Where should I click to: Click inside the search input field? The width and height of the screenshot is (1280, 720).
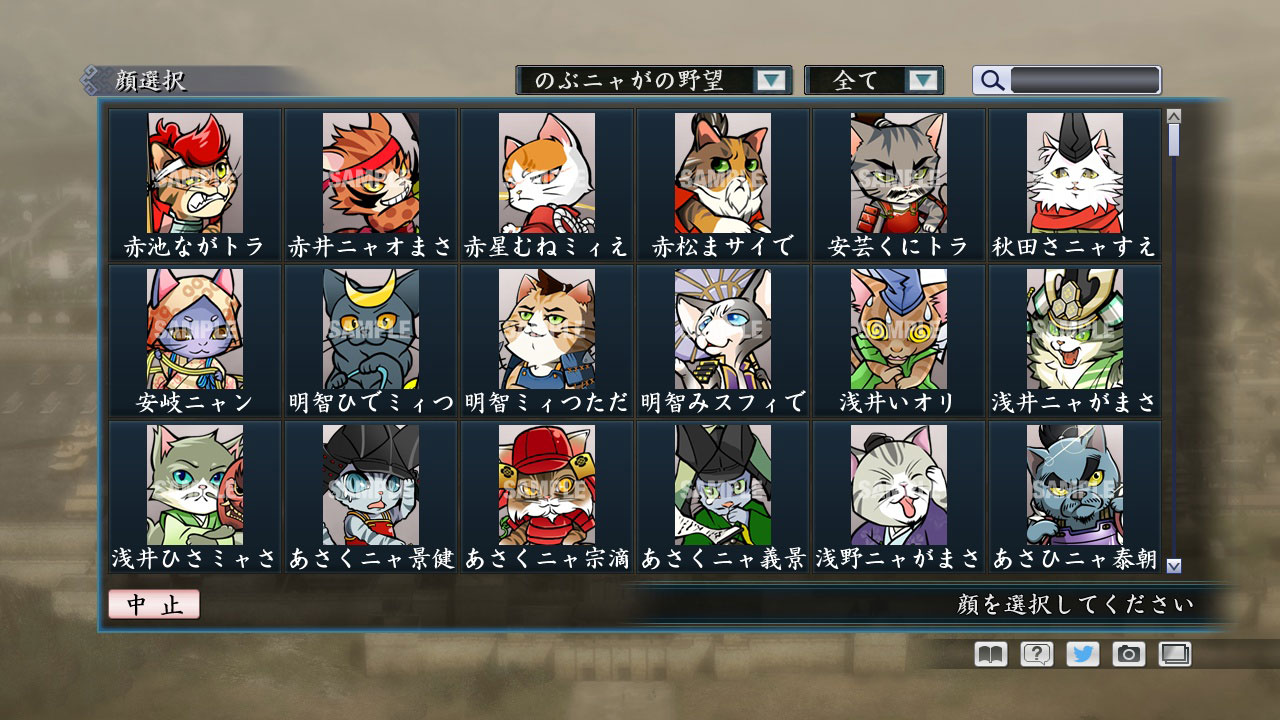click(1085, 79)
